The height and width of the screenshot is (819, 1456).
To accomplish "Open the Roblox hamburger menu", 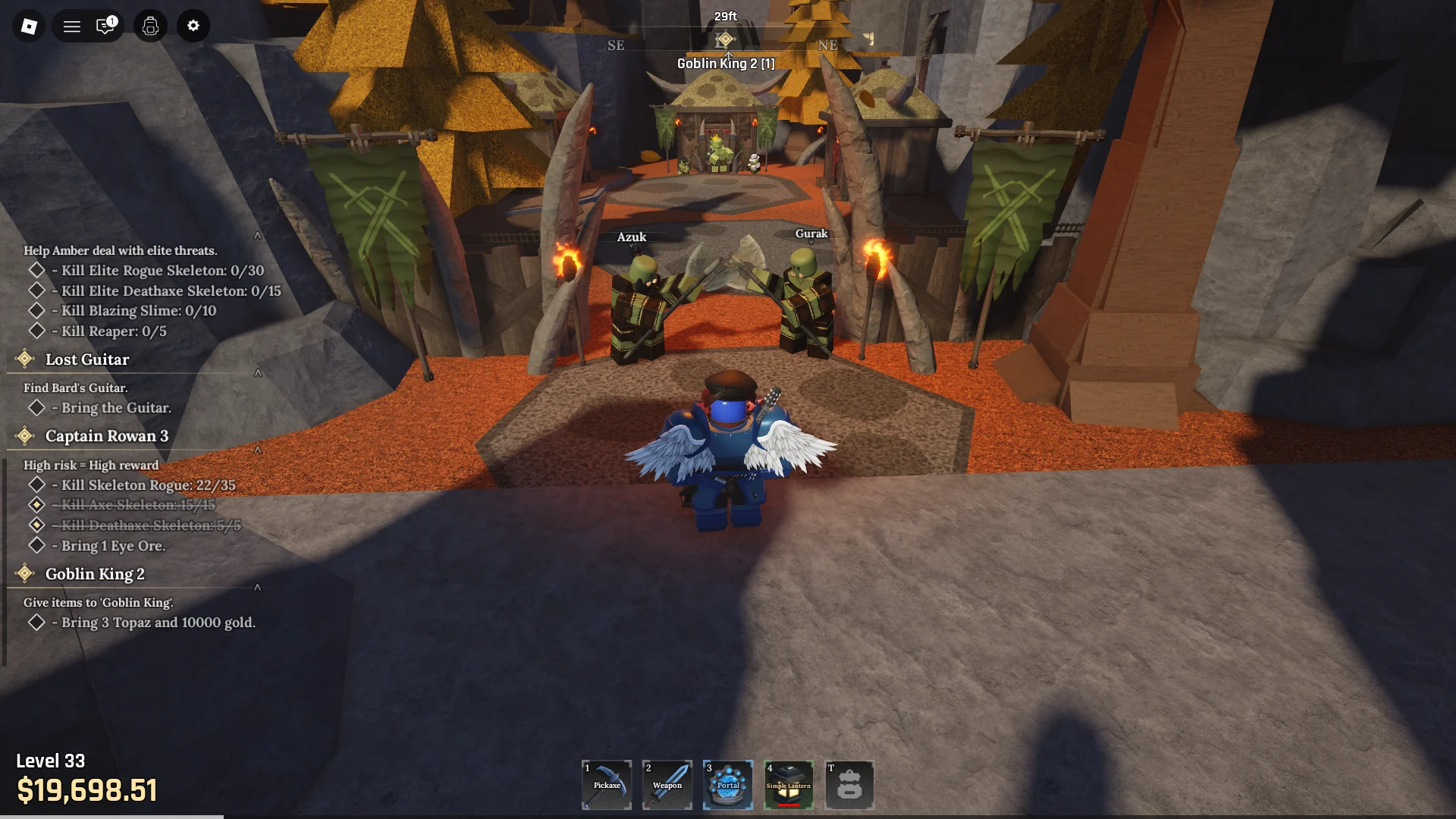I will click(x=72, y=26).
